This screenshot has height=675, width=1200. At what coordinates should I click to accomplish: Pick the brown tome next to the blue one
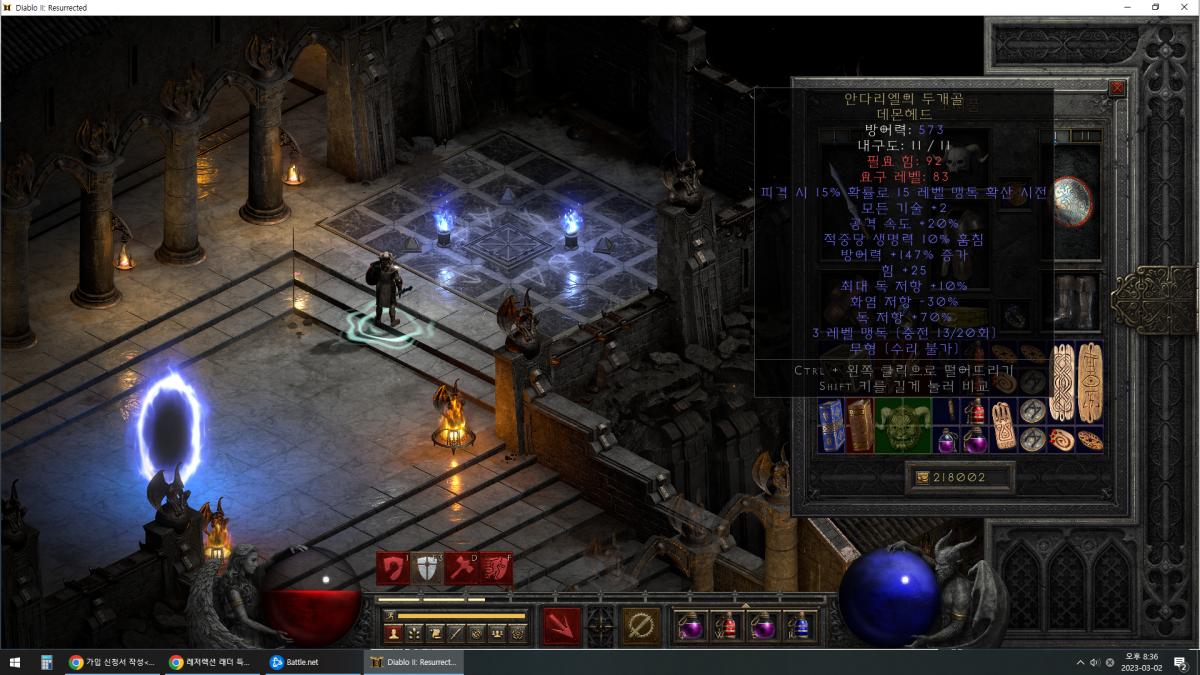coord(860,425)
